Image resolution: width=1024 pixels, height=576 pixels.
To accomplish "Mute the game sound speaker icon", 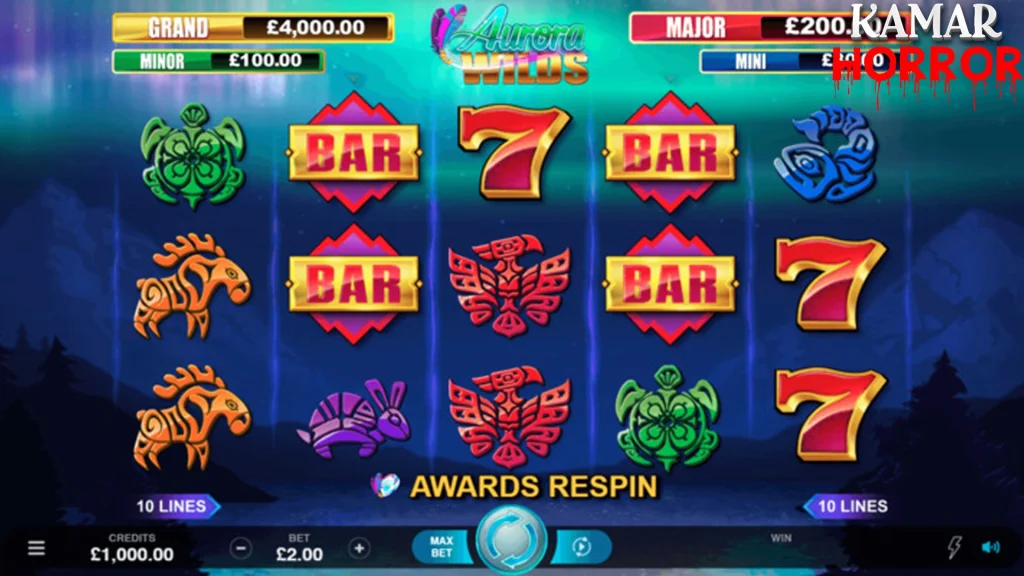I will point(990,547).
